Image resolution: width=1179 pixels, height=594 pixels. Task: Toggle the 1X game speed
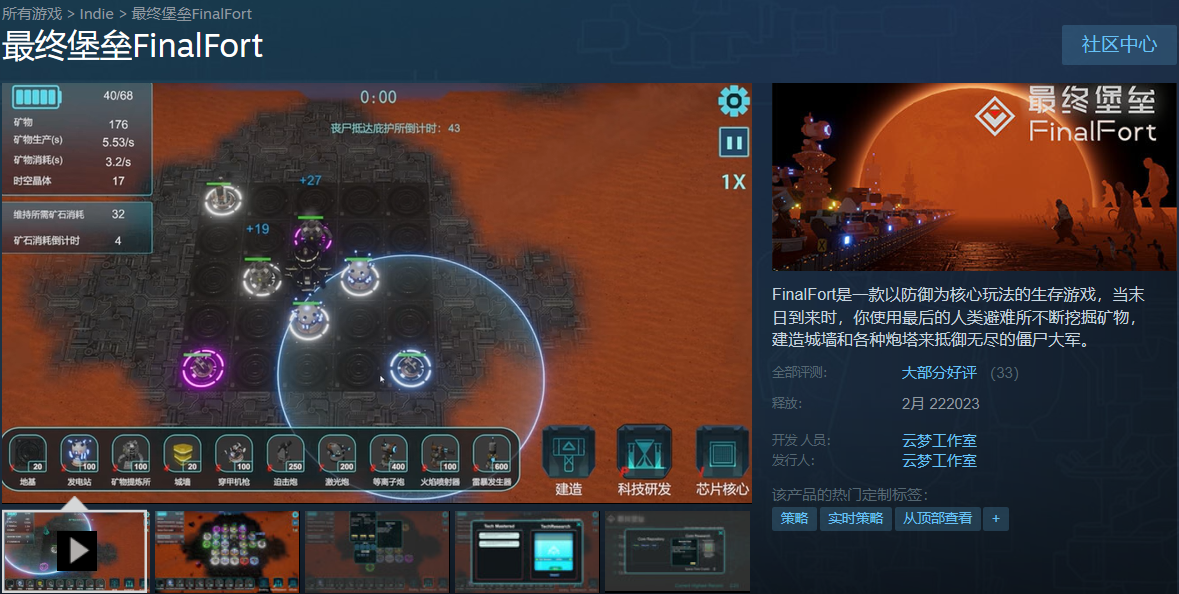pyautogui.click(x=733, y=182)
